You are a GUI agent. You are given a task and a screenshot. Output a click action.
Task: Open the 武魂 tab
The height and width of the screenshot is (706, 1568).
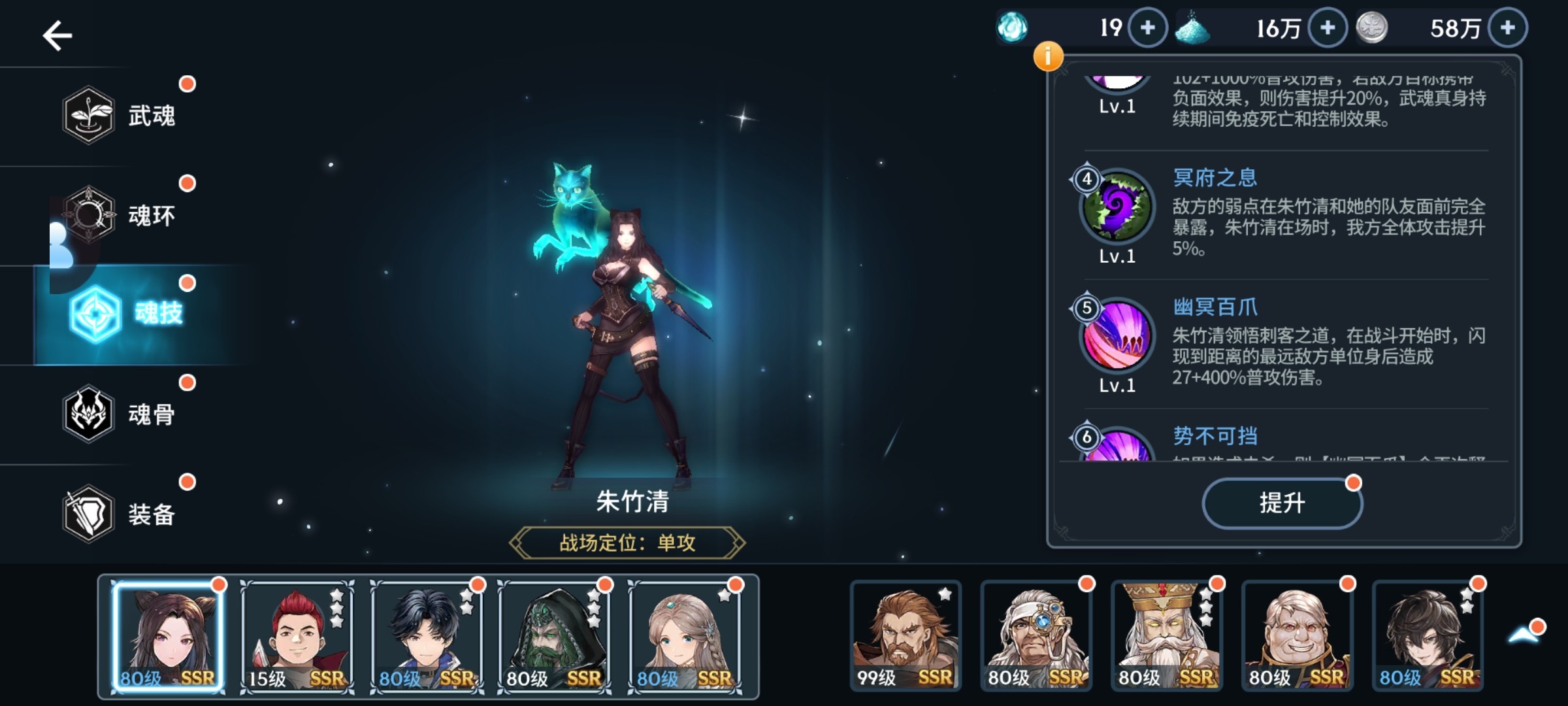pos(120,116)
